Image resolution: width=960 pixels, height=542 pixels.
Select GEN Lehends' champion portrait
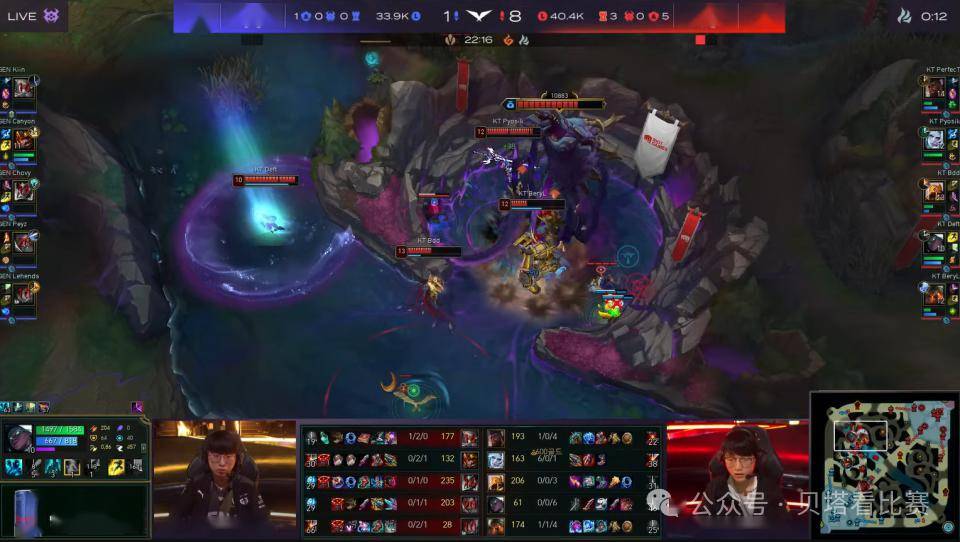23,294
